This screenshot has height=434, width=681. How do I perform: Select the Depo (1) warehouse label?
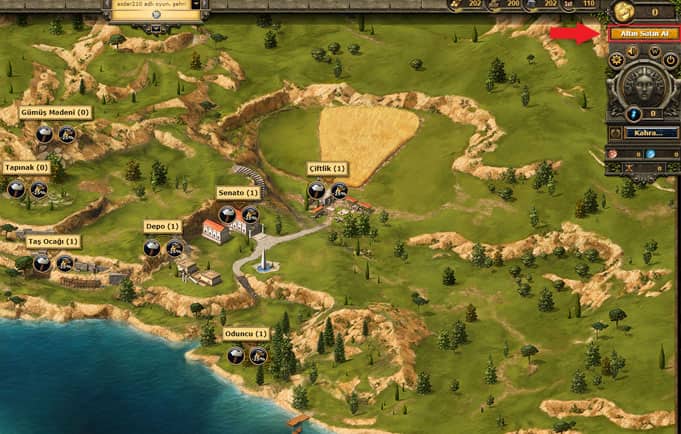coord(162,226)
